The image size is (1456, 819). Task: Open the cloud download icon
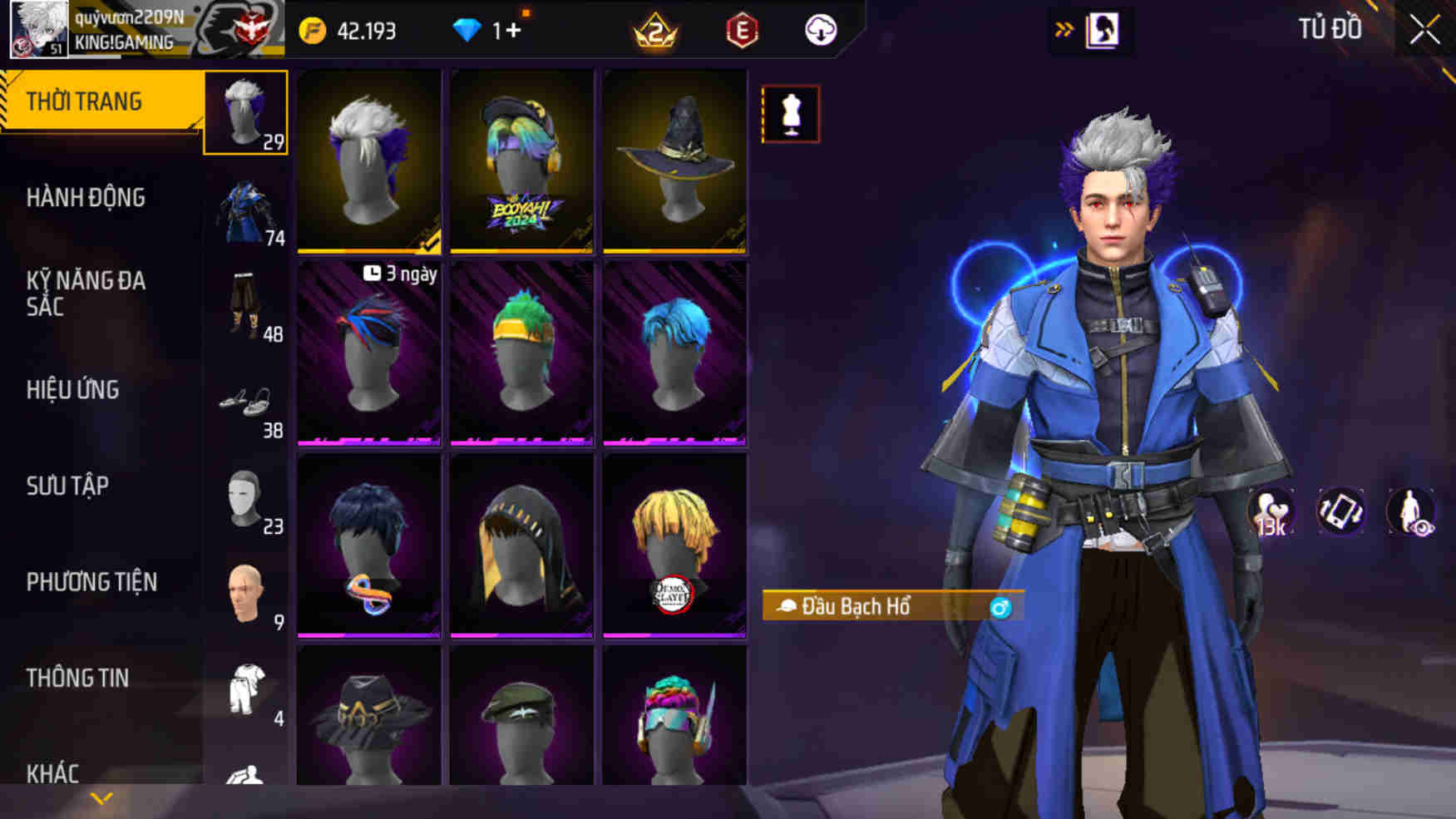(821, 31)
